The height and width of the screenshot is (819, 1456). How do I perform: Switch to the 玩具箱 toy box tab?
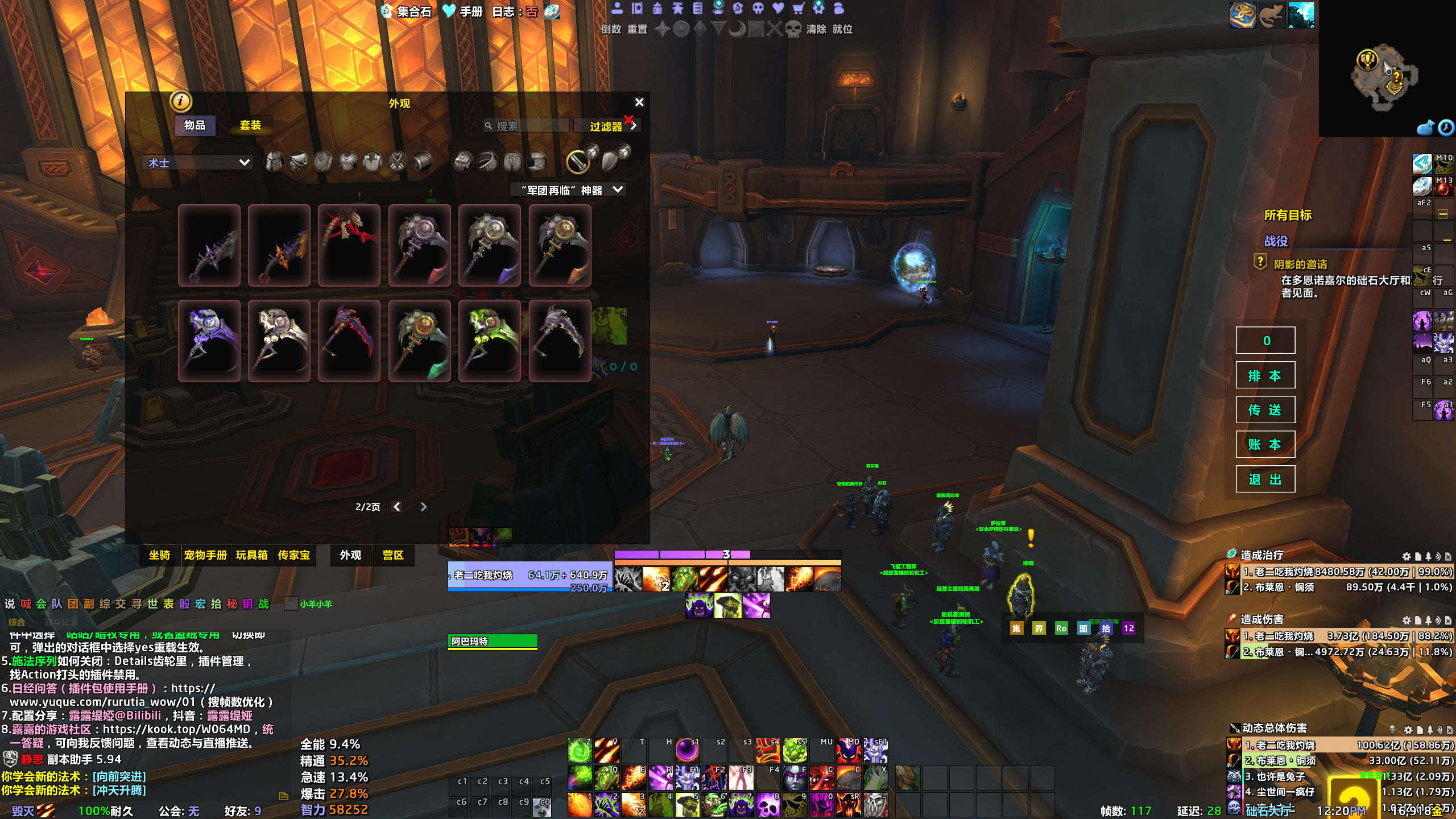click(251, 555)
